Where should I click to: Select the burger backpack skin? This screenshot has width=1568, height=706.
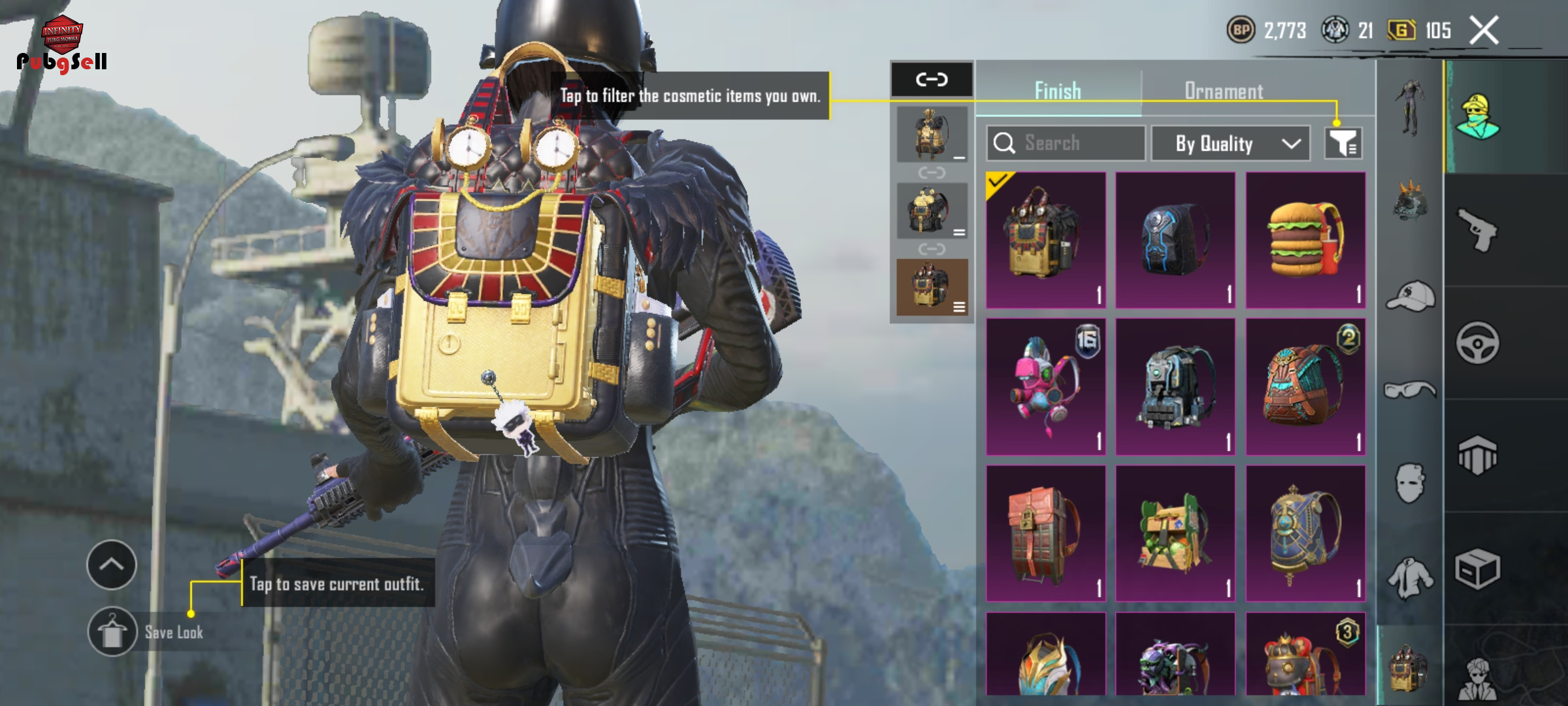click(x=1305, y=240)
